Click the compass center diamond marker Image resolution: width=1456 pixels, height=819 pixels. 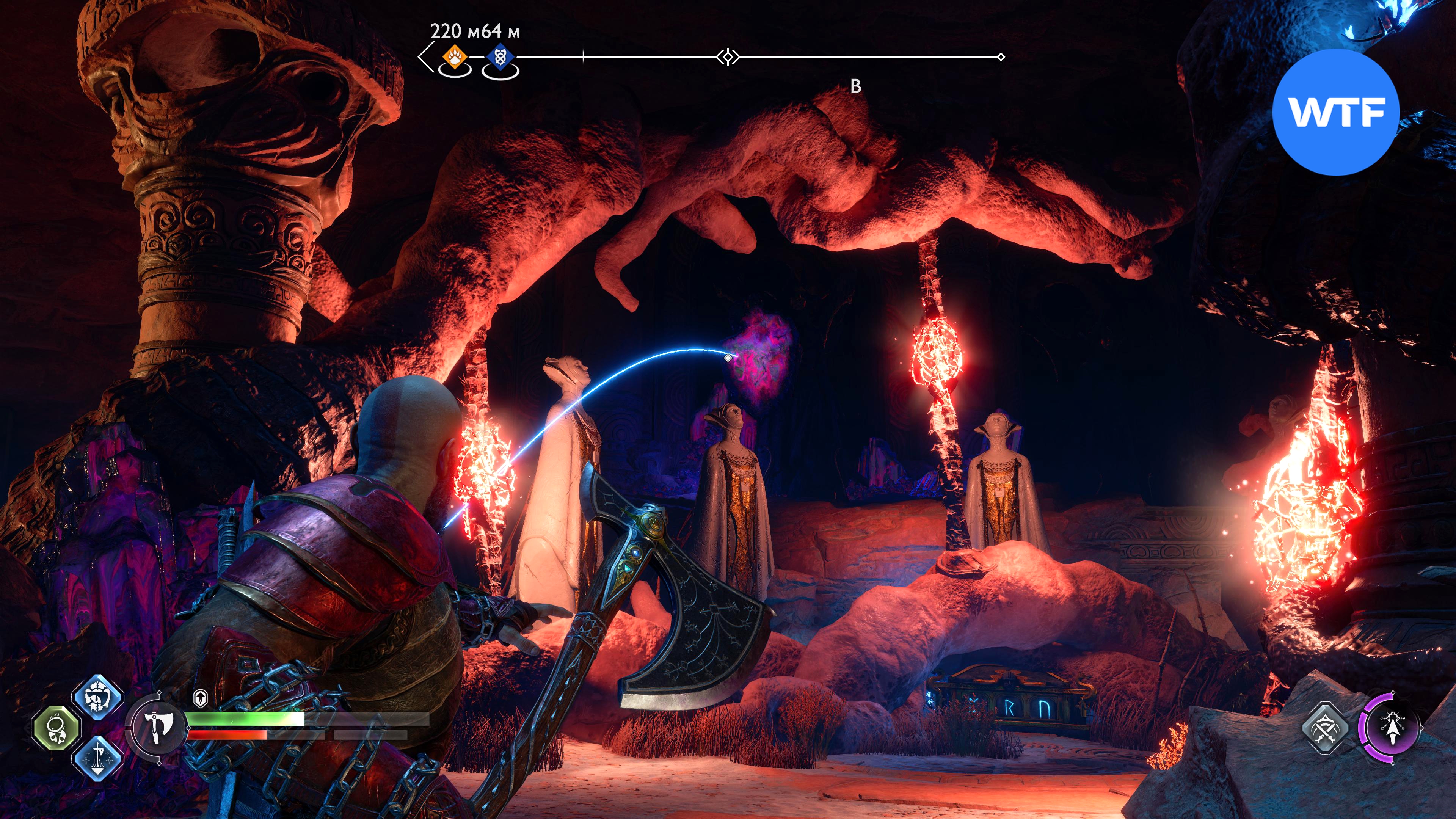[x=728, y=57]
